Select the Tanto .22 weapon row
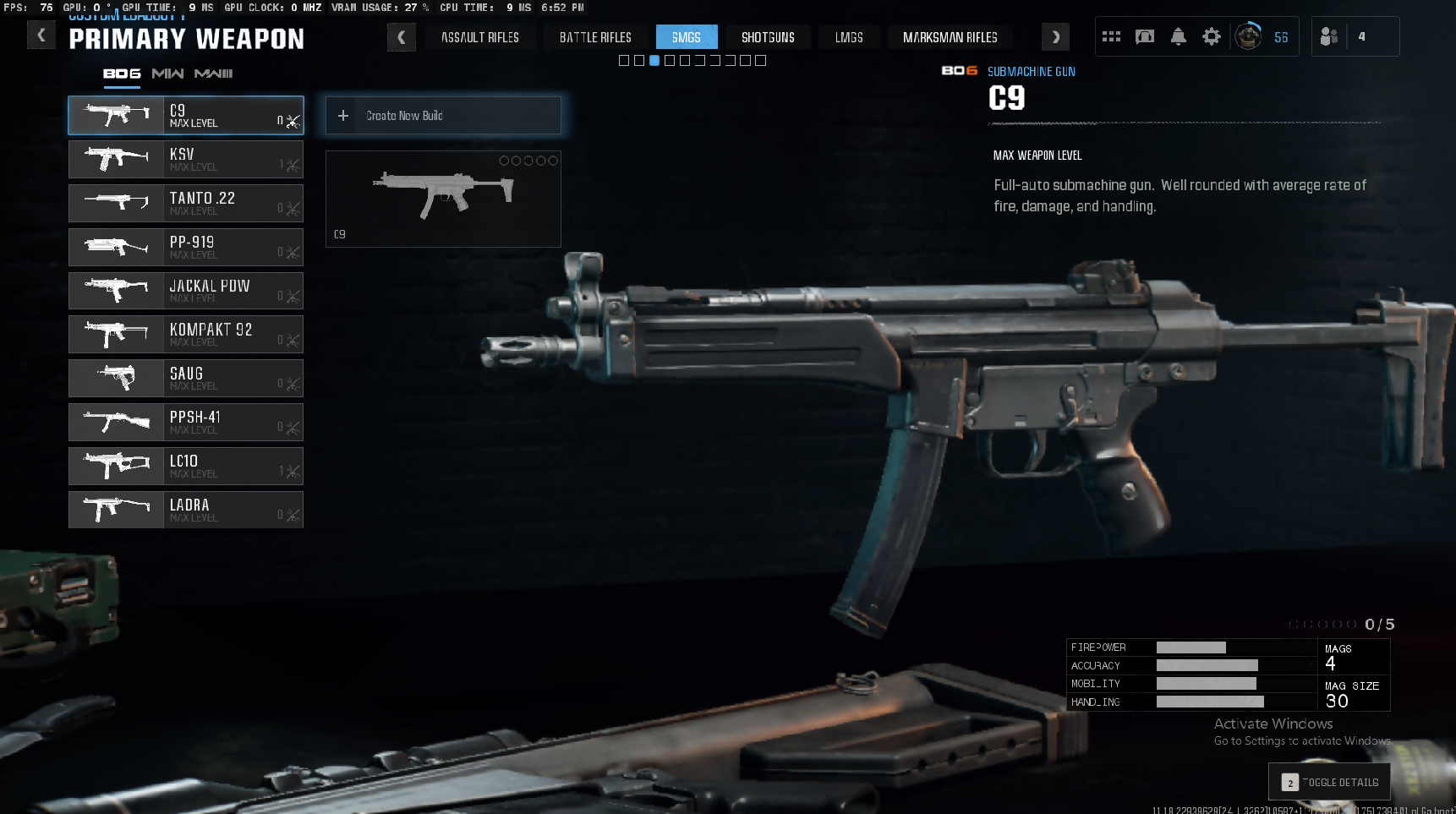 click(x=186, y=203)
